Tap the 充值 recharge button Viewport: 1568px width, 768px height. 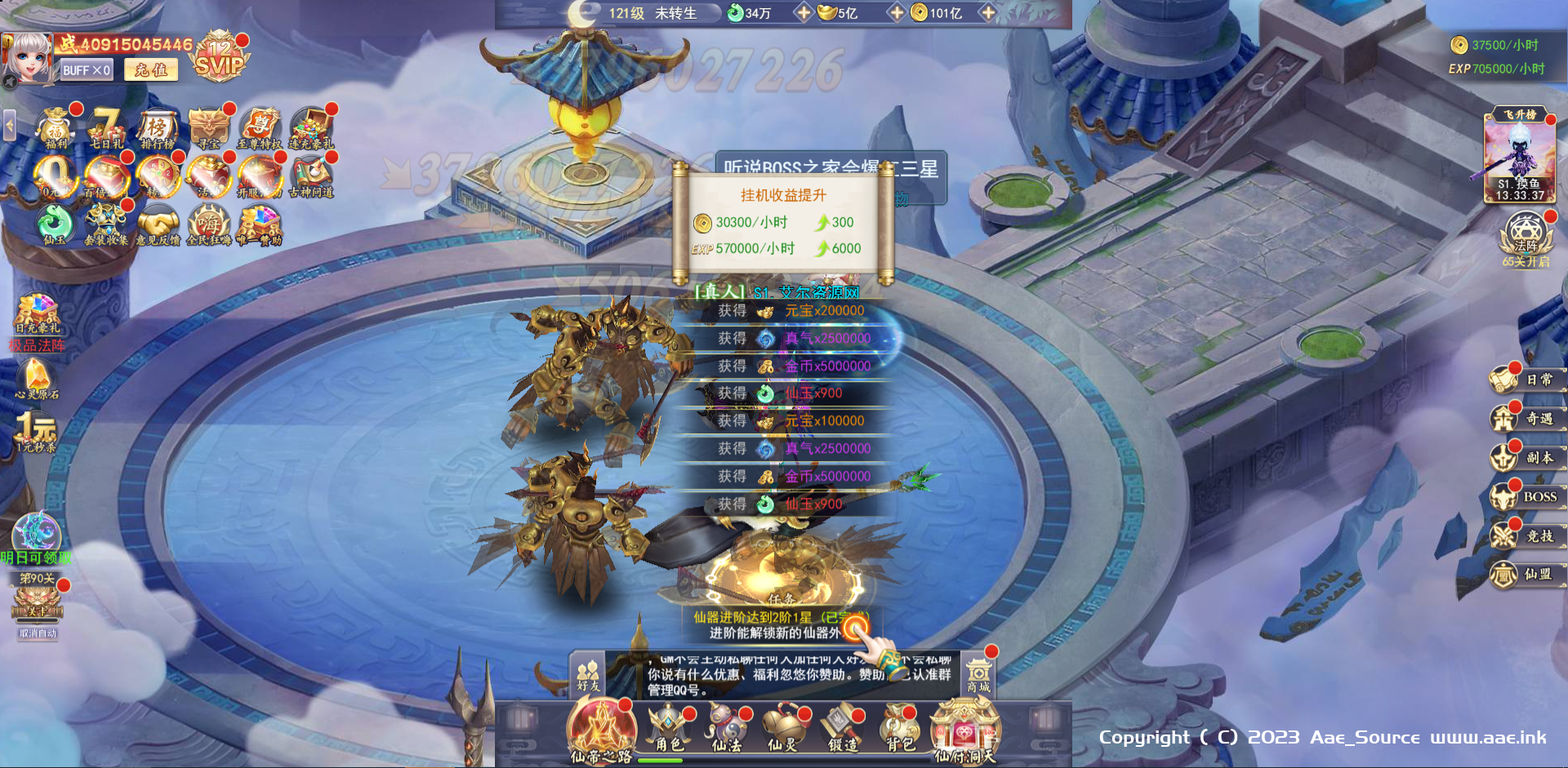[151, 70]
